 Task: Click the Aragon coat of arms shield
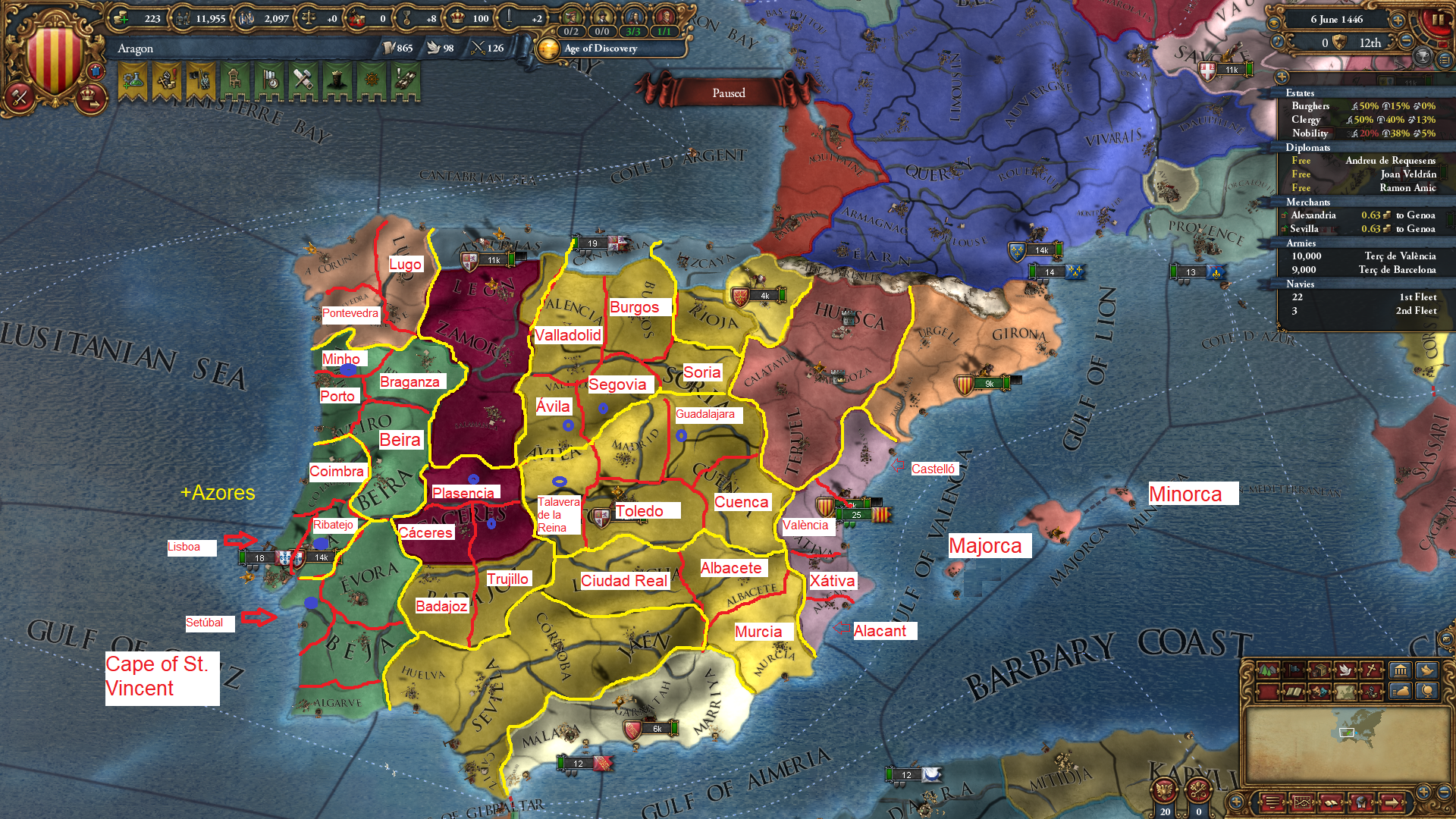click(x=55, y=53)
